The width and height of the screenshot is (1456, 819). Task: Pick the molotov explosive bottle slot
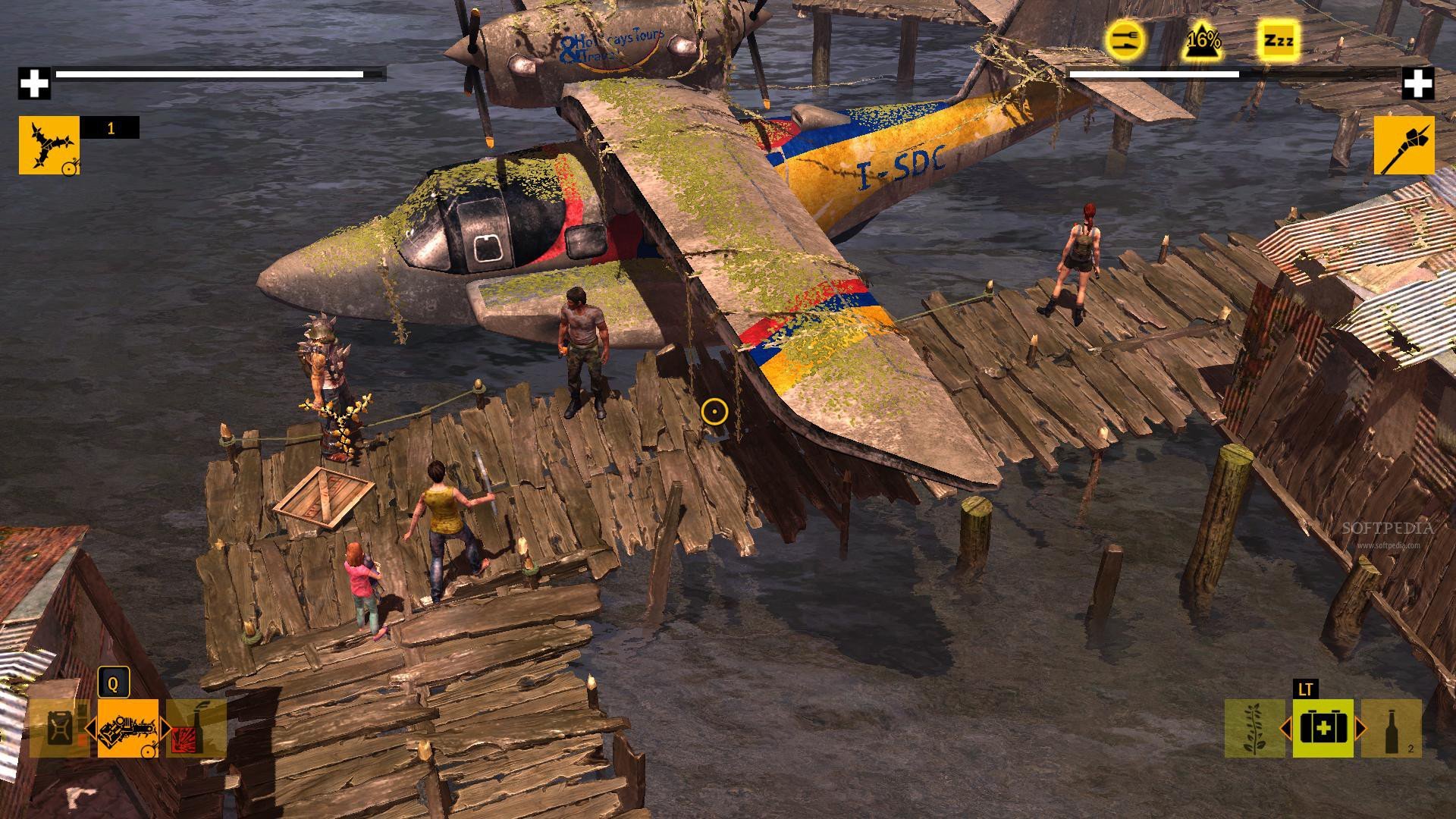[196, 728]
